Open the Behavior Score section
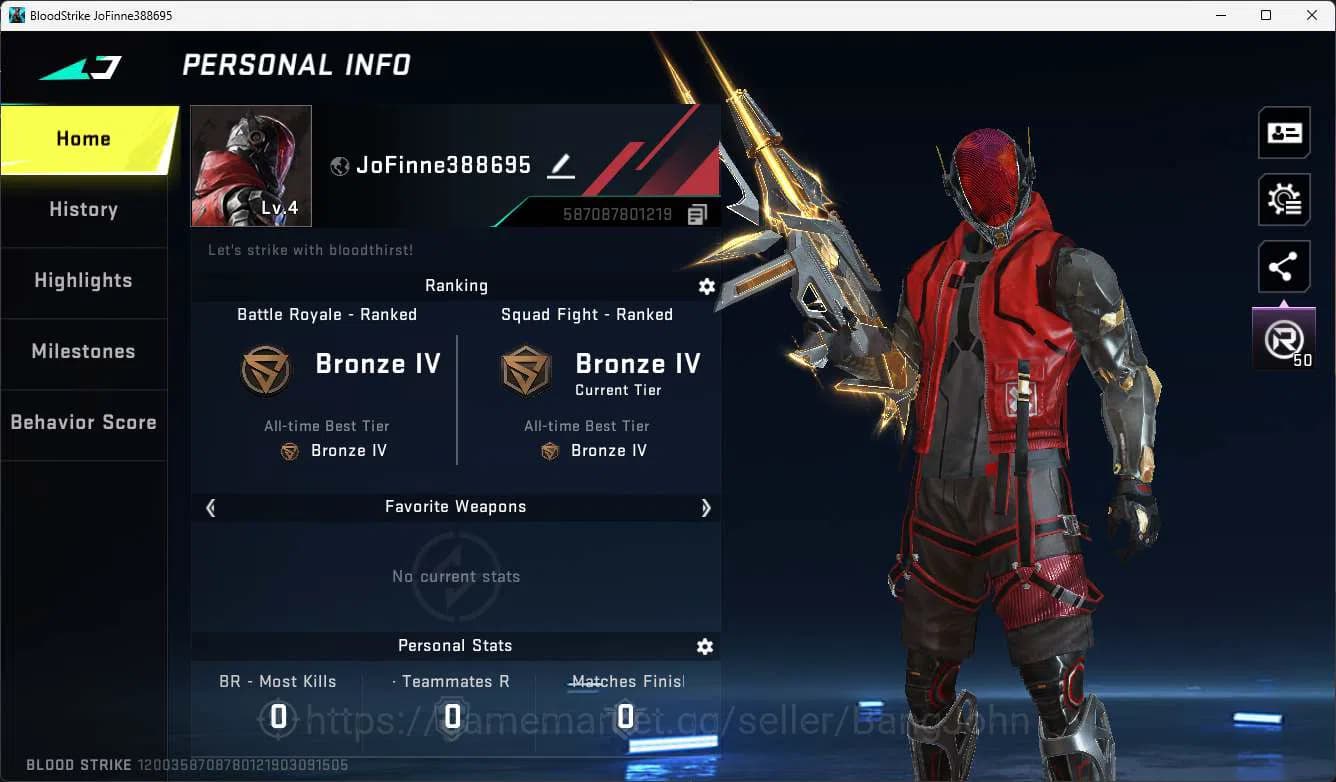 [x=83, y=421]
